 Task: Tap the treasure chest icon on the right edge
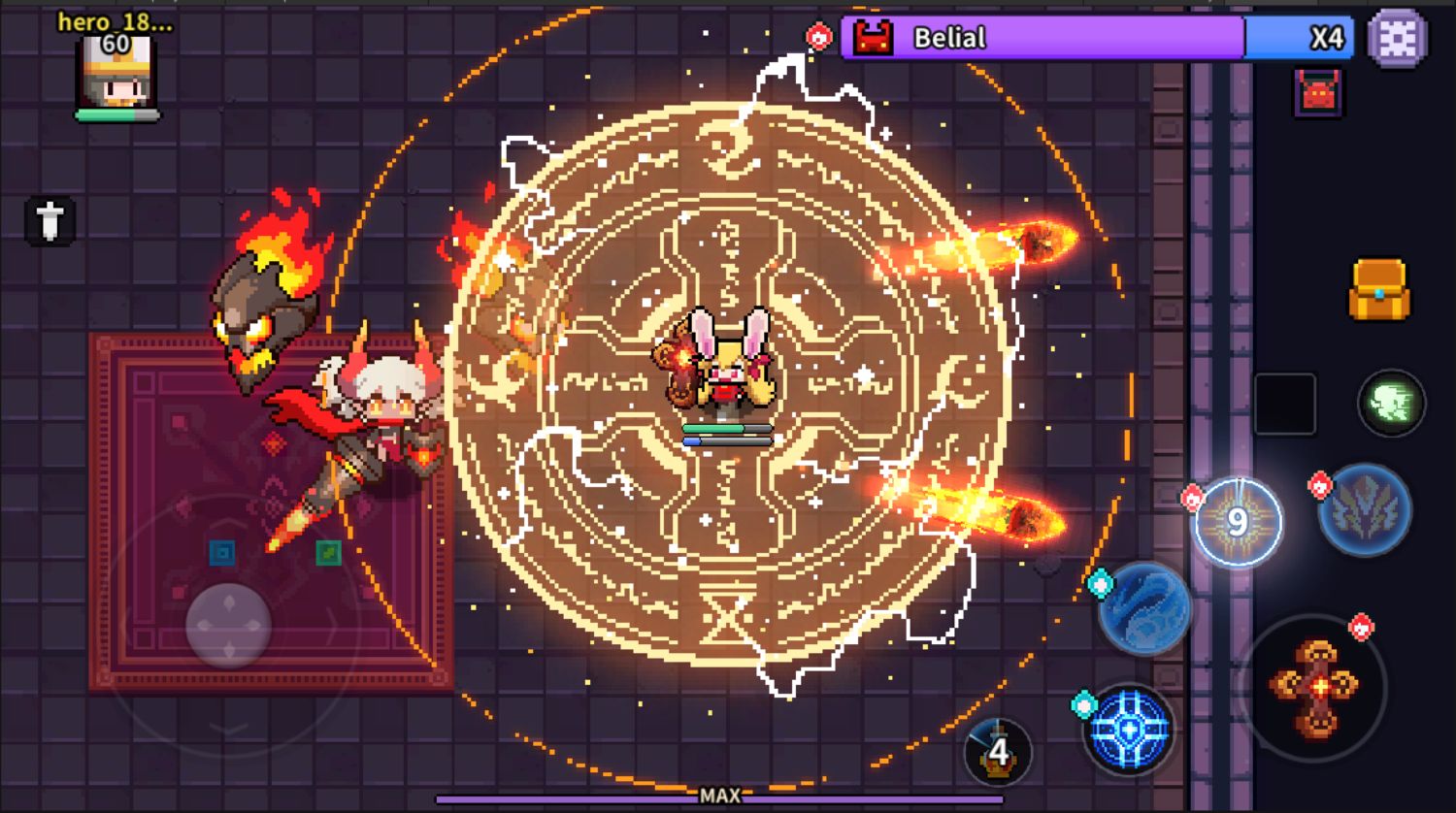(1382, 288)
